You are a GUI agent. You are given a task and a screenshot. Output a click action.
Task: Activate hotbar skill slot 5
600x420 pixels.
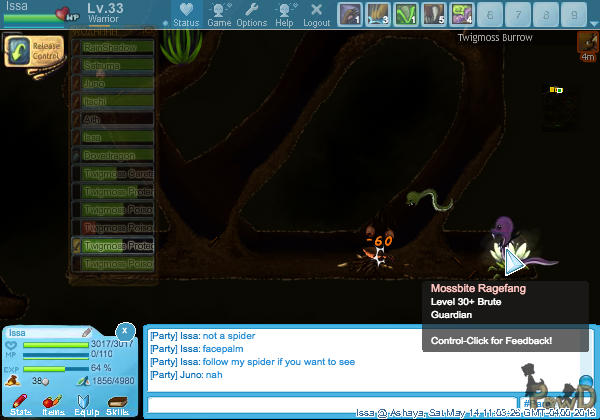pyautogui.click(x=433, y=15)
